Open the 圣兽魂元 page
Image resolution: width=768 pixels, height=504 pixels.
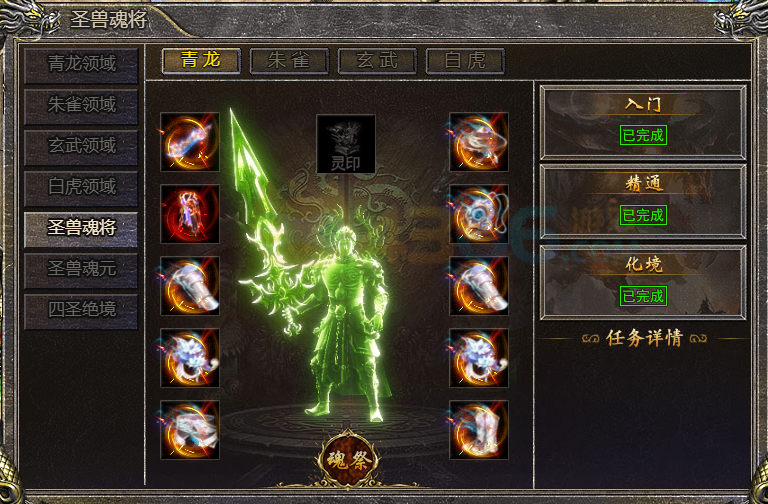tap(82, 269)
